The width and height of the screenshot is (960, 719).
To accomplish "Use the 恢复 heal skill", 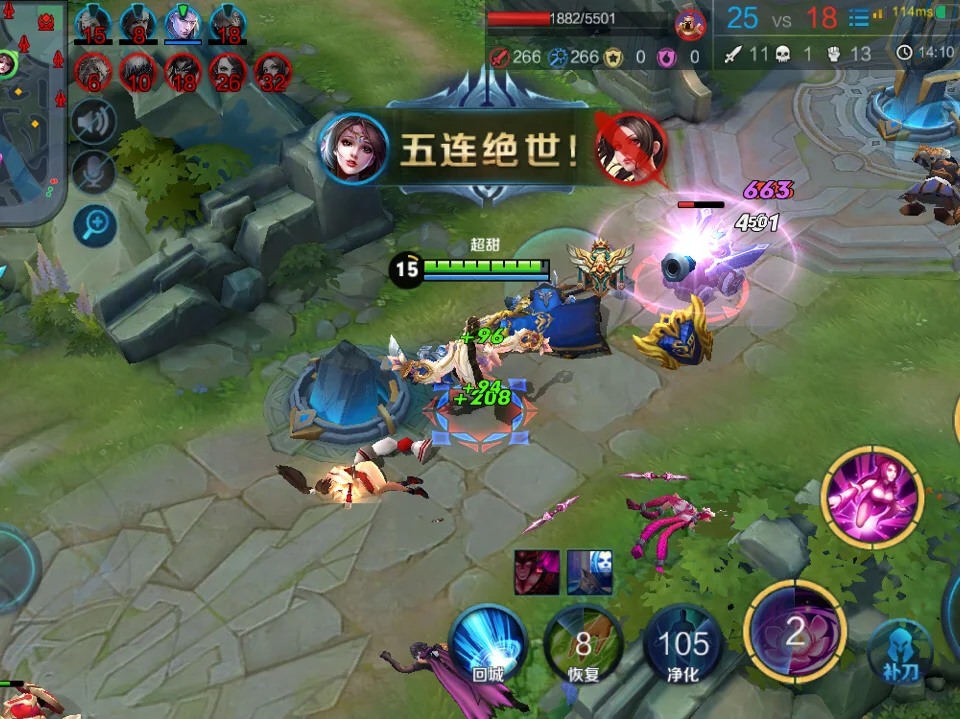I will 583,643.
